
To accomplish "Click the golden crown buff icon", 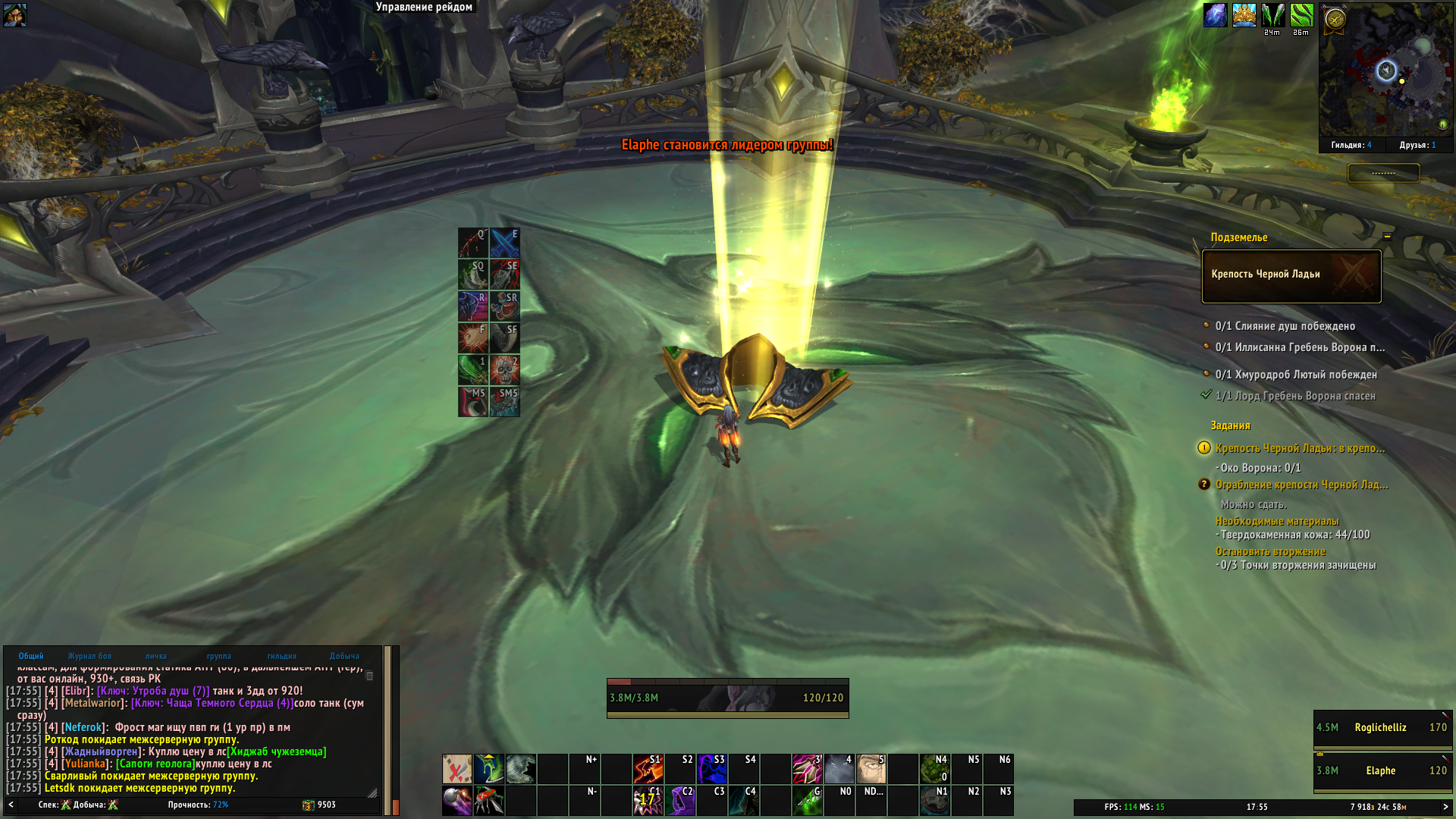I will click(x=1244, y=15).
